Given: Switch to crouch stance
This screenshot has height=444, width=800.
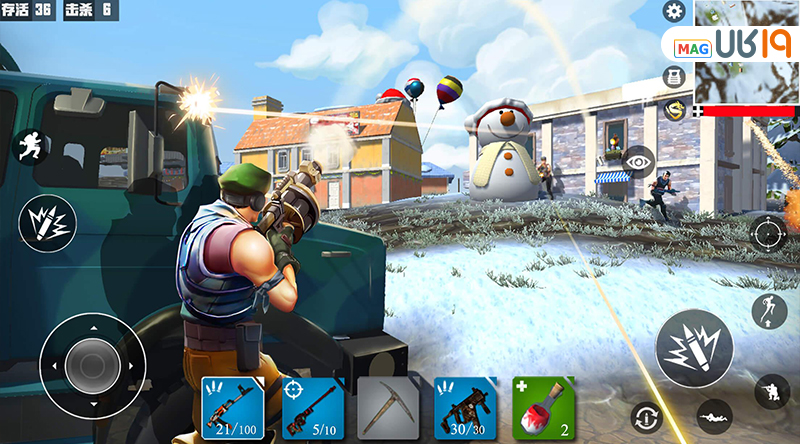Looking at the screenshot, I should click(770, 391).
